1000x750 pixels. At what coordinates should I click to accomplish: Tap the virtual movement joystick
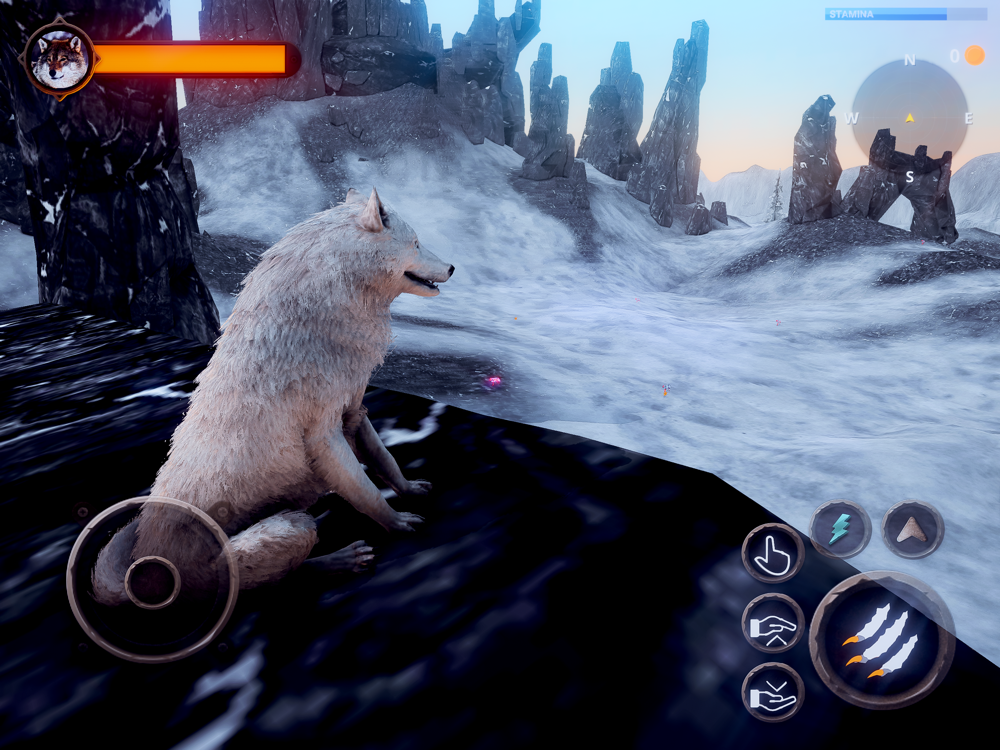coord(152,580)
